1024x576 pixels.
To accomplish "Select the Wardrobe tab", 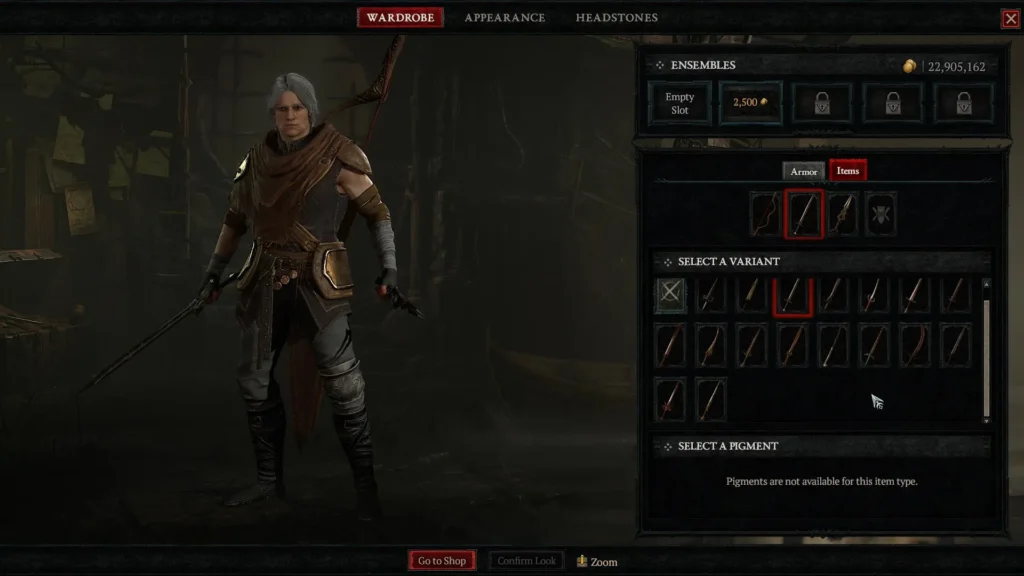I will coord(400,18).
